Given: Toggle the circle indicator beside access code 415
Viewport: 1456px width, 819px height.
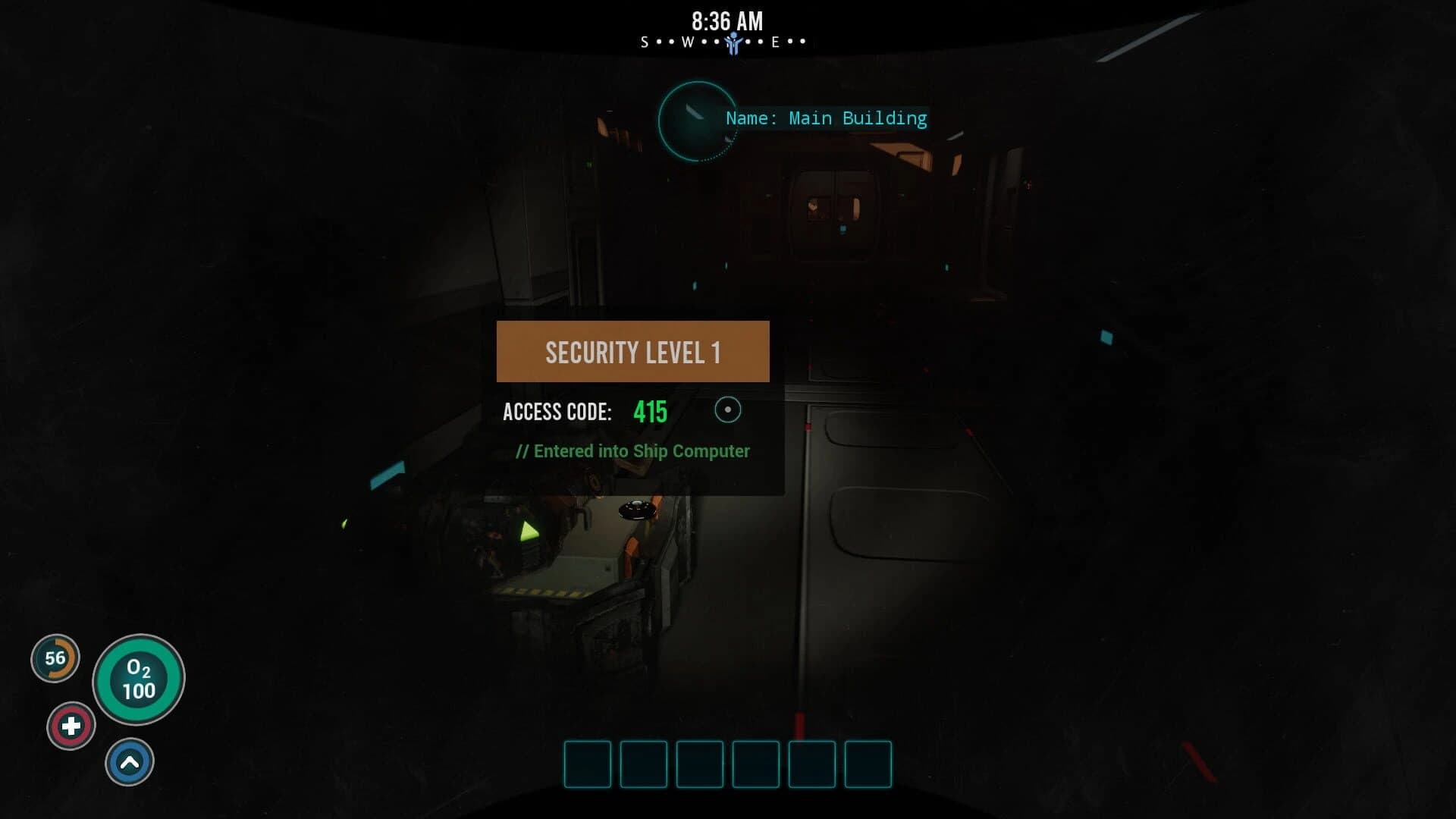Looking at the screenshot, I should point(728,409).
